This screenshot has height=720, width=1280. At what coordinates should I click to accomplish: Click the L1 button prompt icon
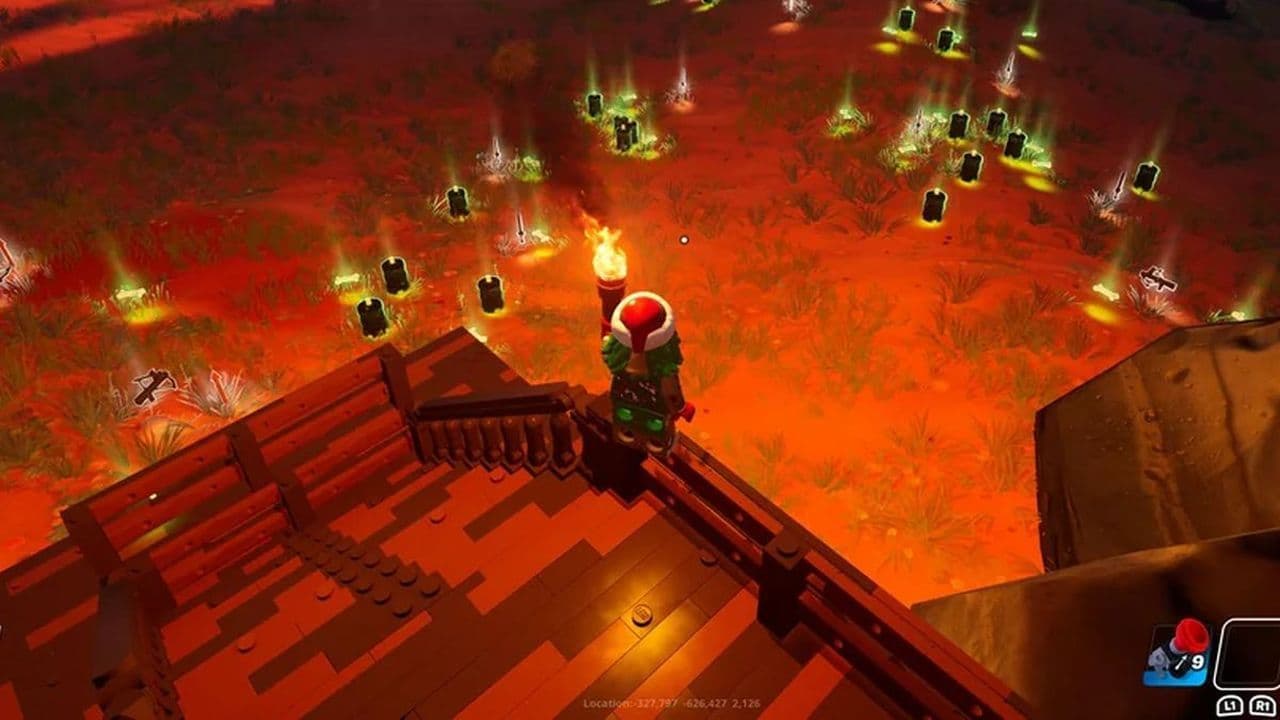coord(1230,706)
